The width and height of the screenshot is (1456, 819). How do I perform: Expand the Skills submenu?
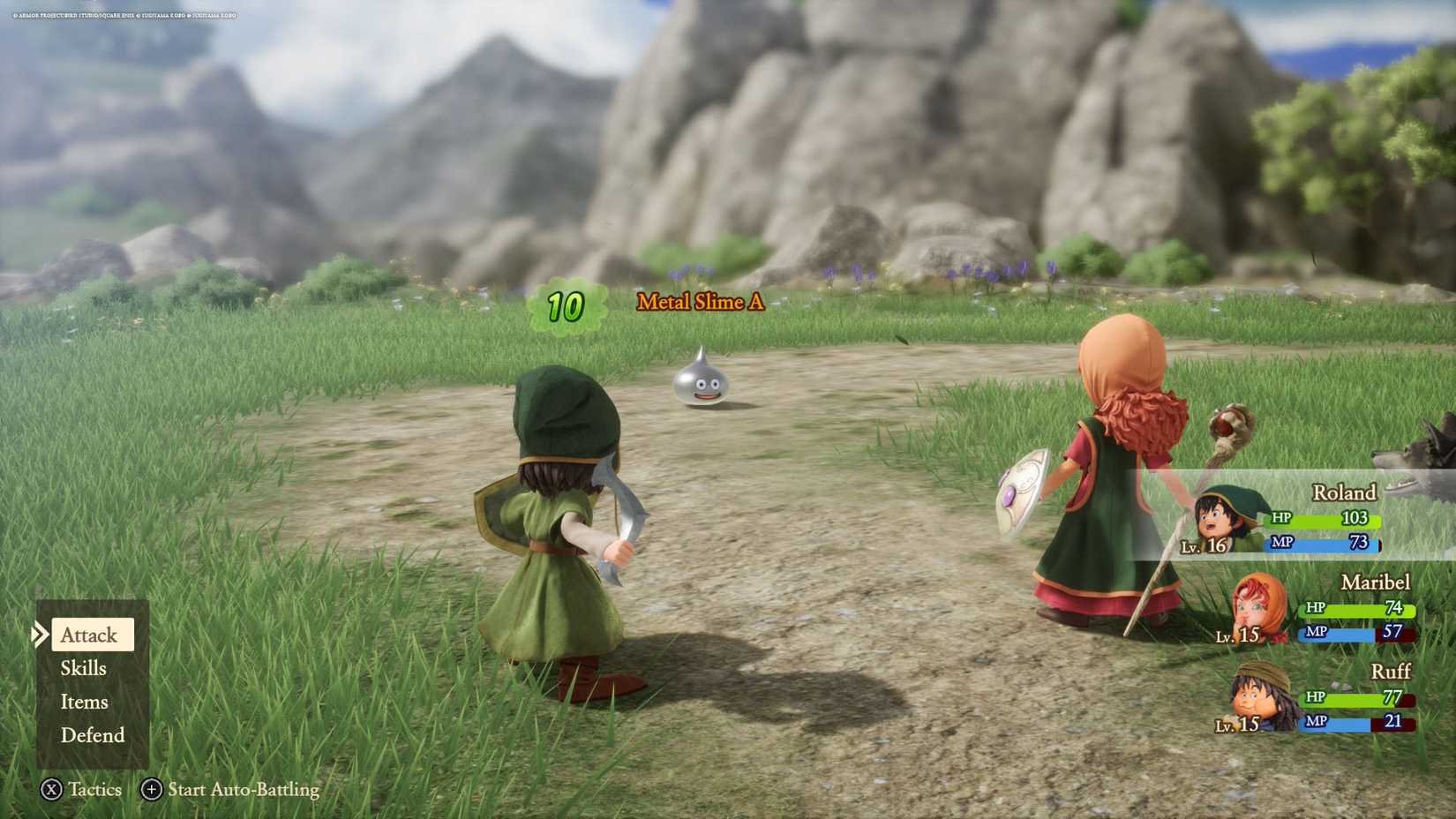[x=82, y=668]
